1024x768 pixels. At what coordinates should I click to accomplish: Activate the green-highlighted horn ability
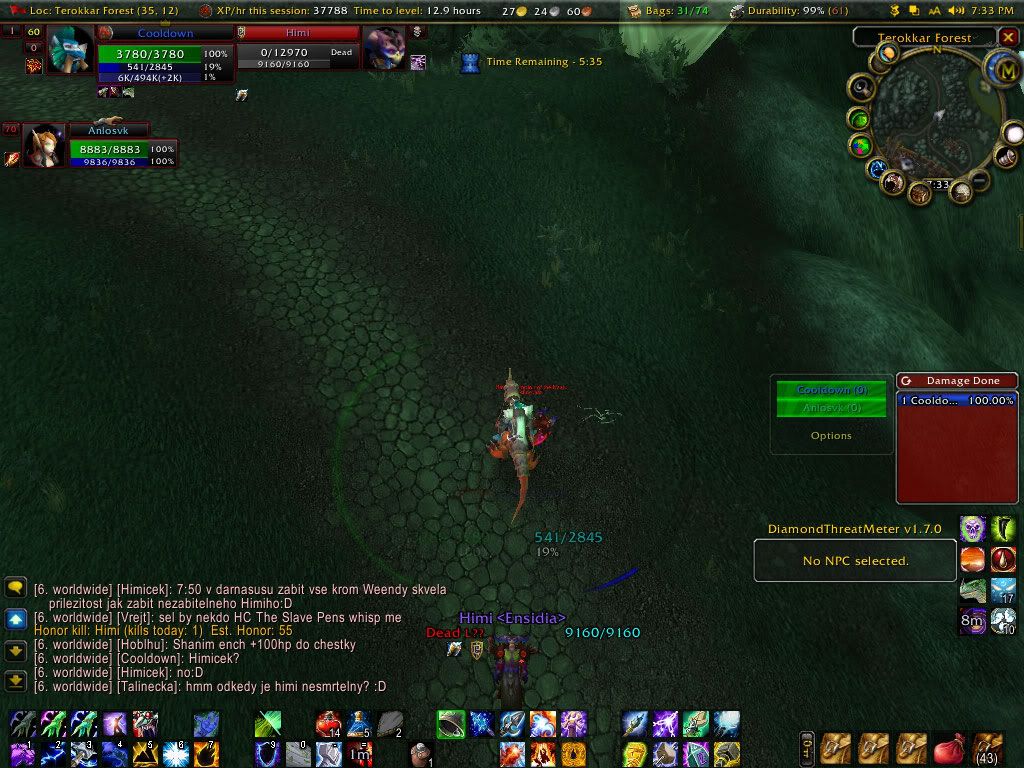(x=451, y=723)
